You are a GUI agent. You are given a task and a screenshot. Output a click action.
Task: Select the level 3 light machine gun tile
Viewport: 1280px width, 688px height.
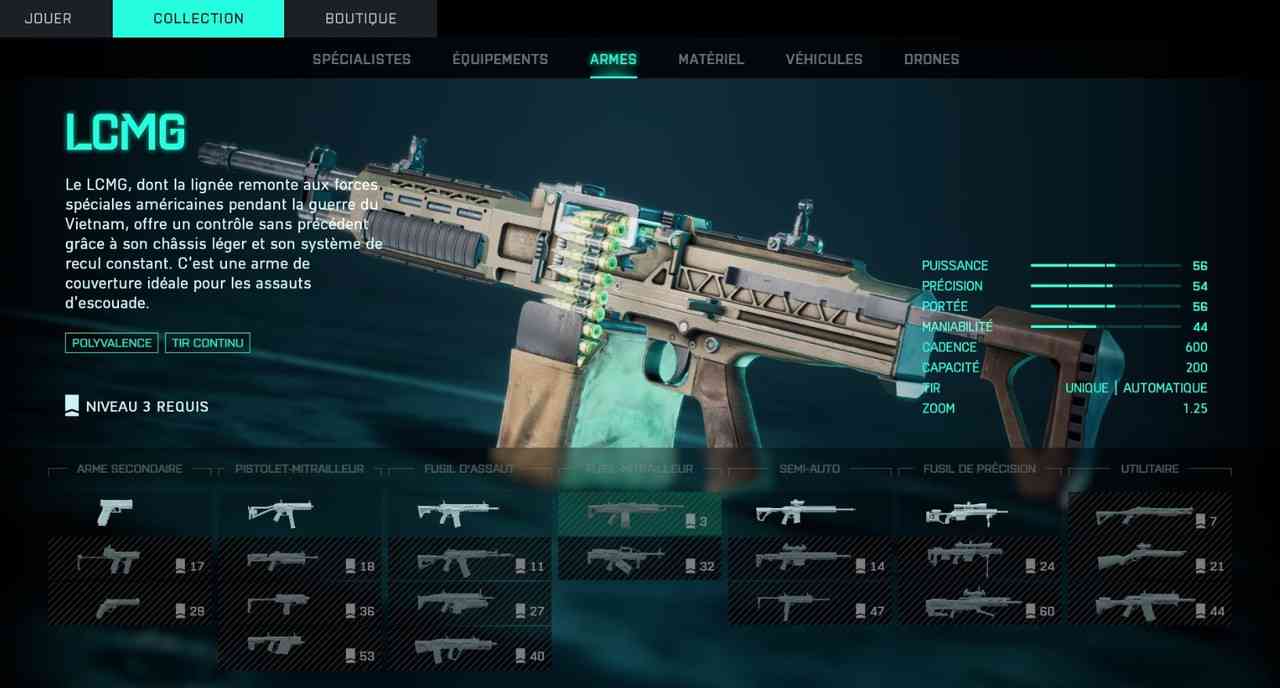click(x=639, y=514)
